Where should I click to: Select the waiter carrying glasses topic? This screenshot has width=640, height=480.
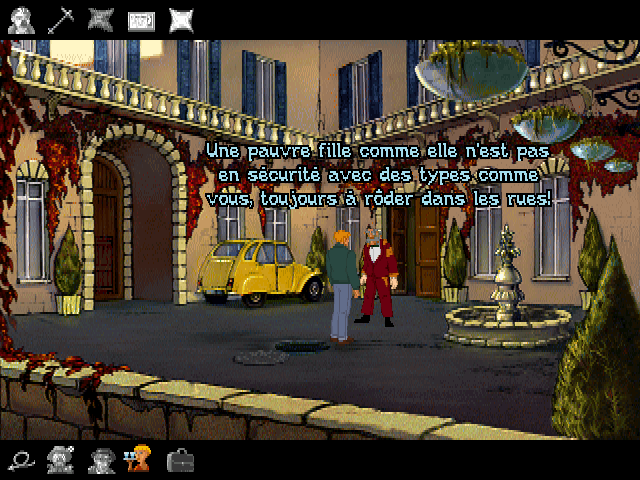click(138, 460)
